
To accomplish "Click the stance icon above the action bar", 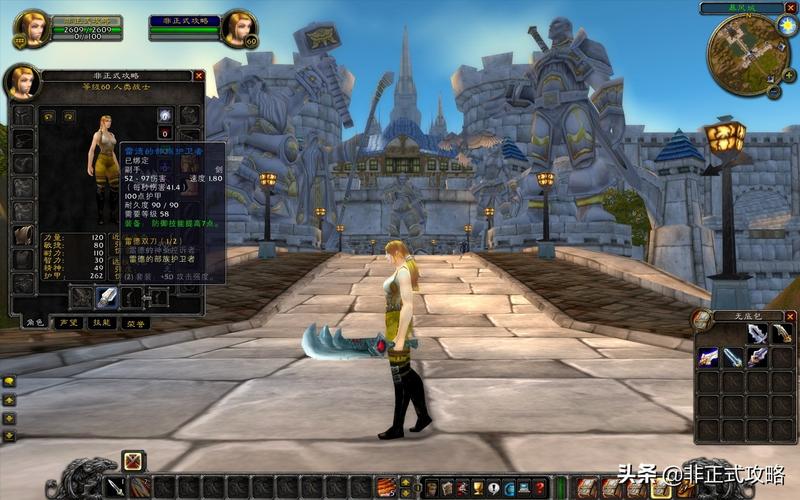I will pos(133,461).
